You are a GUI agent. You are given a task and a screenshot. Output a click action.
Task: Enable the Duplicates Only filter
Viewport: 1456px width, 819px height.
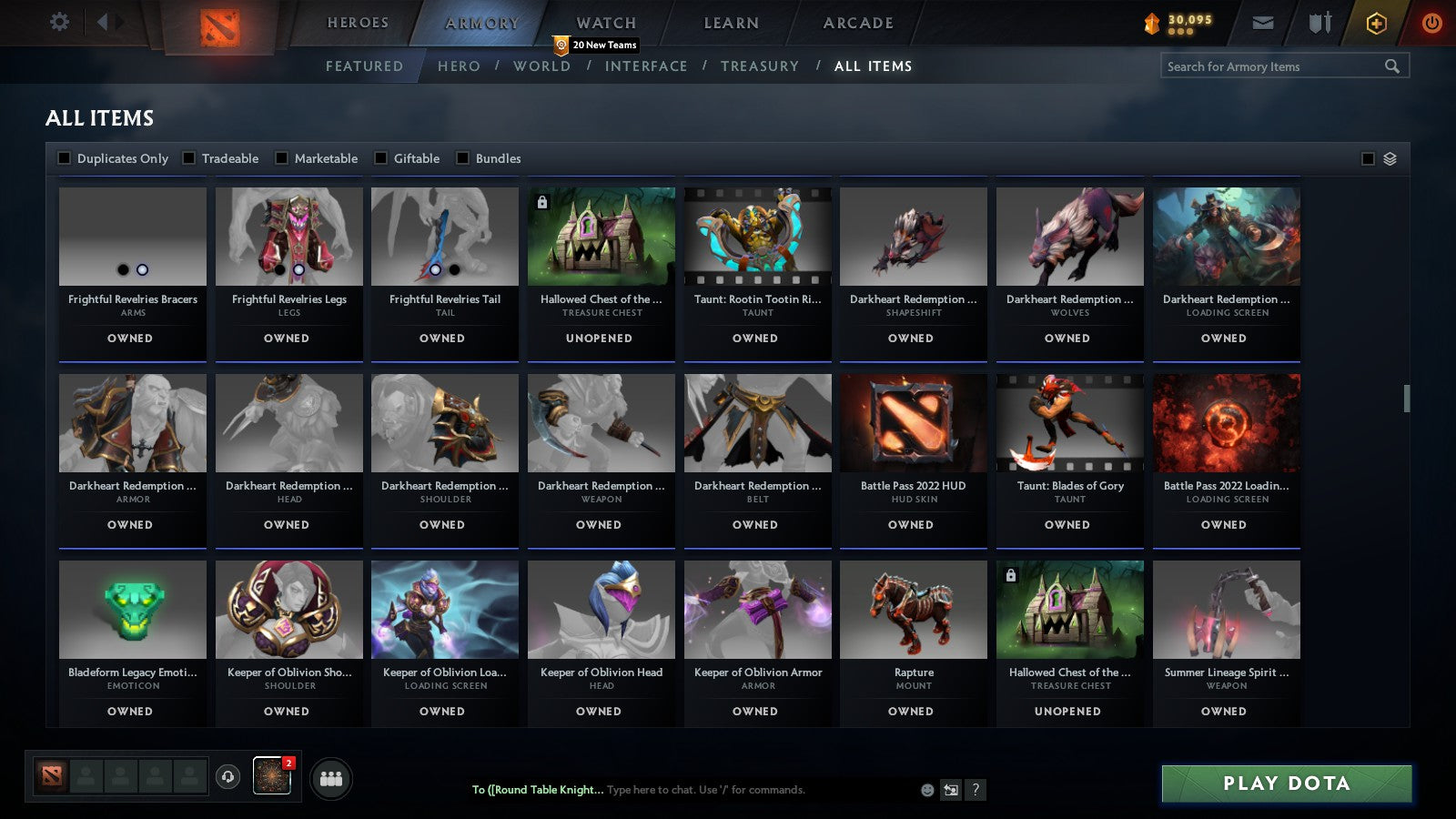65,157
